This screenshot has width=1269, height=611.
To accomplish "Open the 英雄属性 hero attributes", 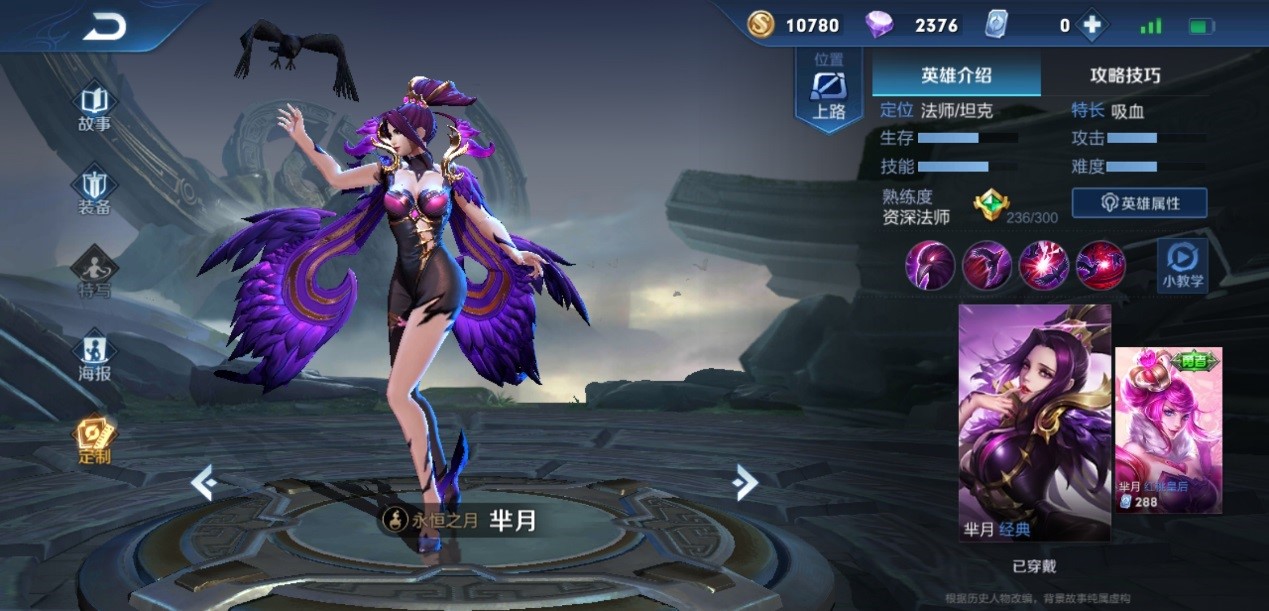I will (x=1139, y=203).
